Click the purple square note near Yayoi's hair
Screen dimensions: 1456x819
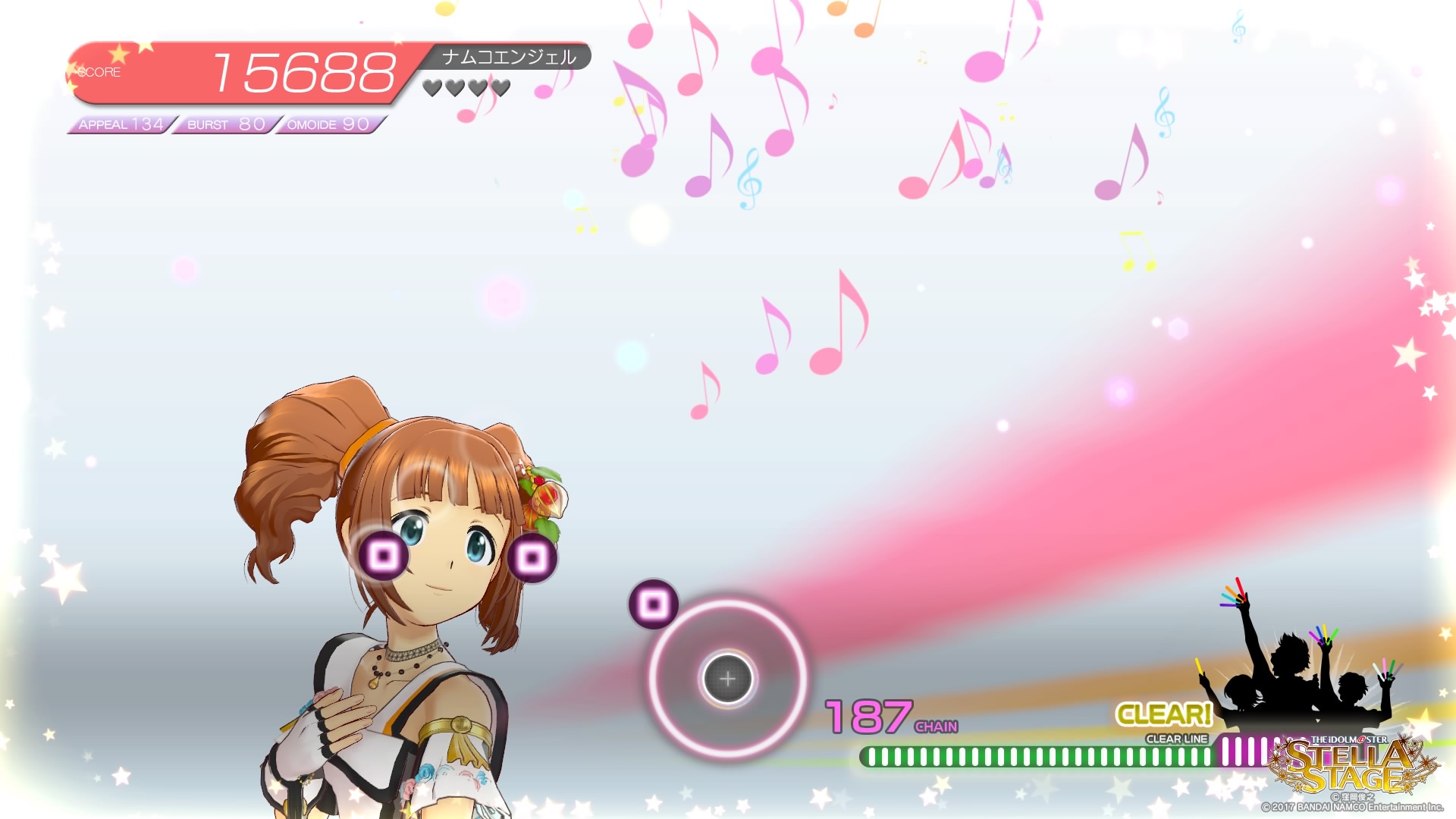(531, 557)
